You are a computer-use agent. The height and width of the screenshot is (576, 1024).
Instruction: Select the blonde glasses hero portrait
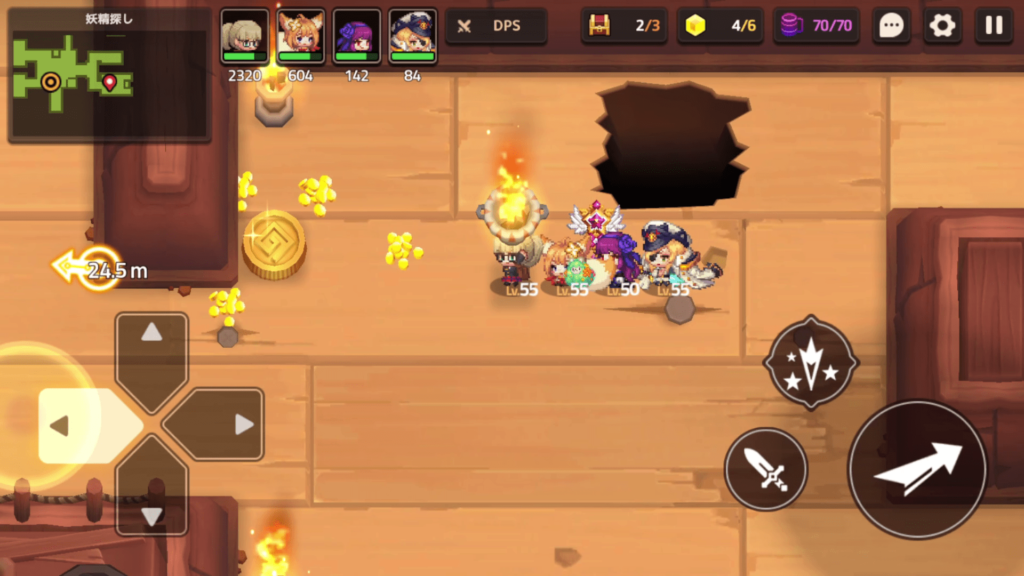coord(244,36)
